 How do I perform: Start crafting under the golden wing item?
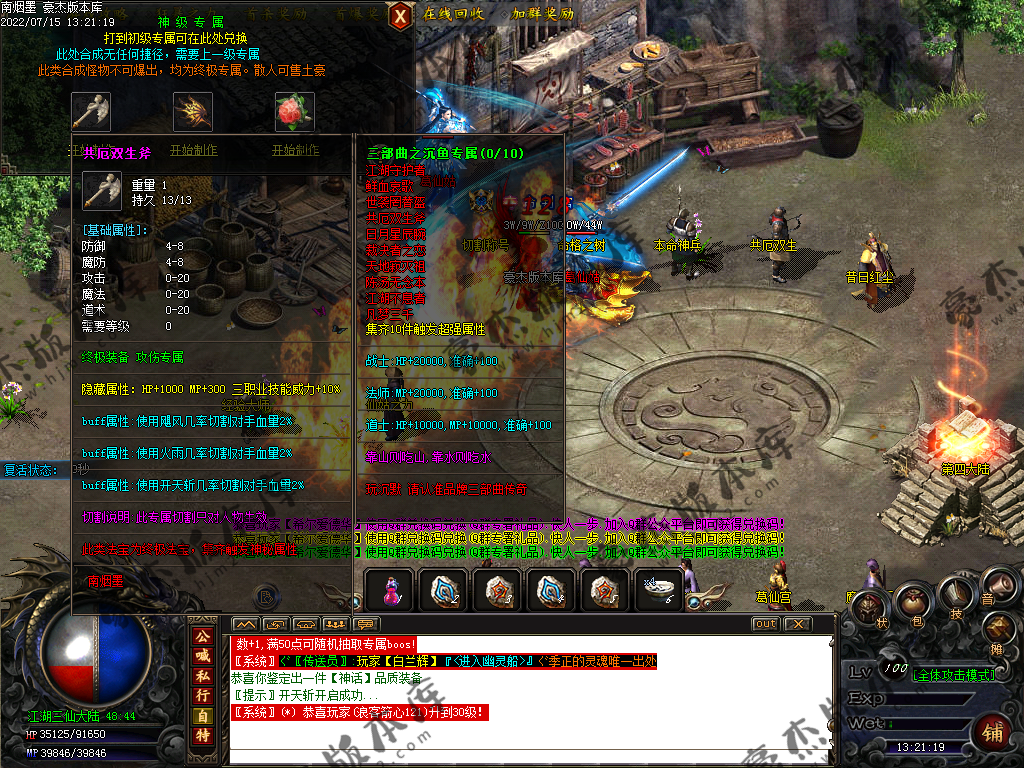click(193, 150)
